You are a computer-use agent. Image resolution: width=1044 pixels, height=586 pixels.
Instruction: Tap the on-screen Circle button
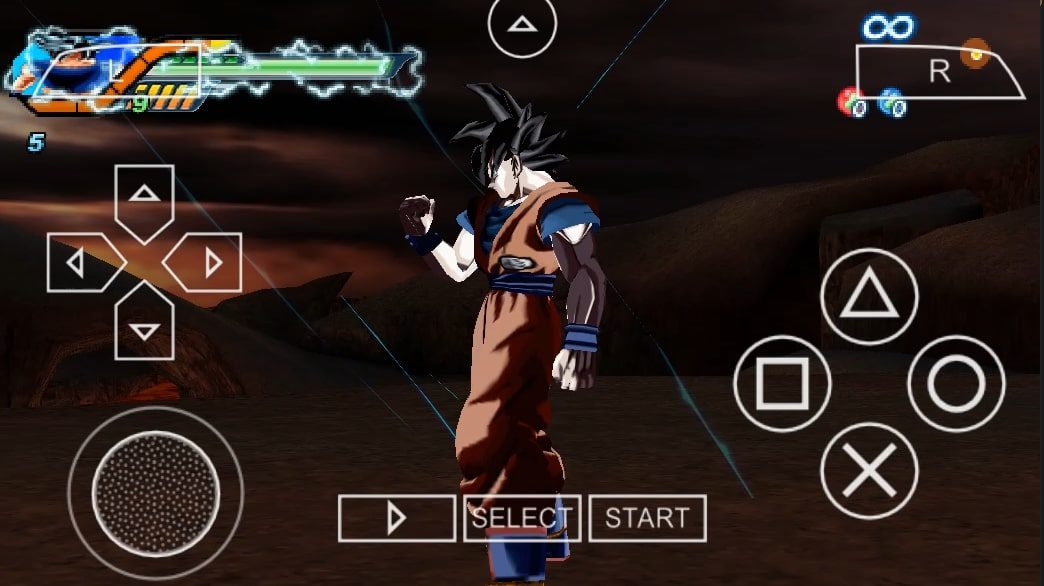[x=956, y=384]
